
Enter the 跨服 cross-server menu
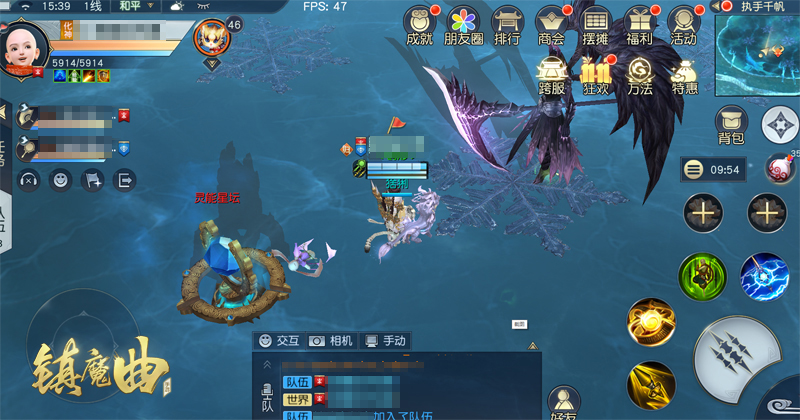(x=552, y=76)
